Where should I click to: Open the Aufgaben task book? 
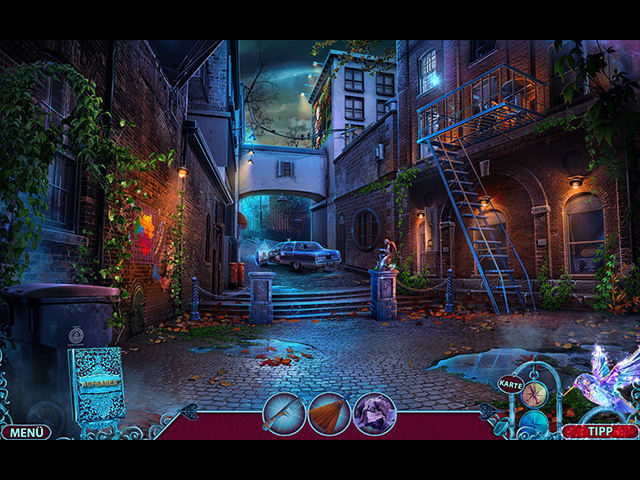coord(97,385)
